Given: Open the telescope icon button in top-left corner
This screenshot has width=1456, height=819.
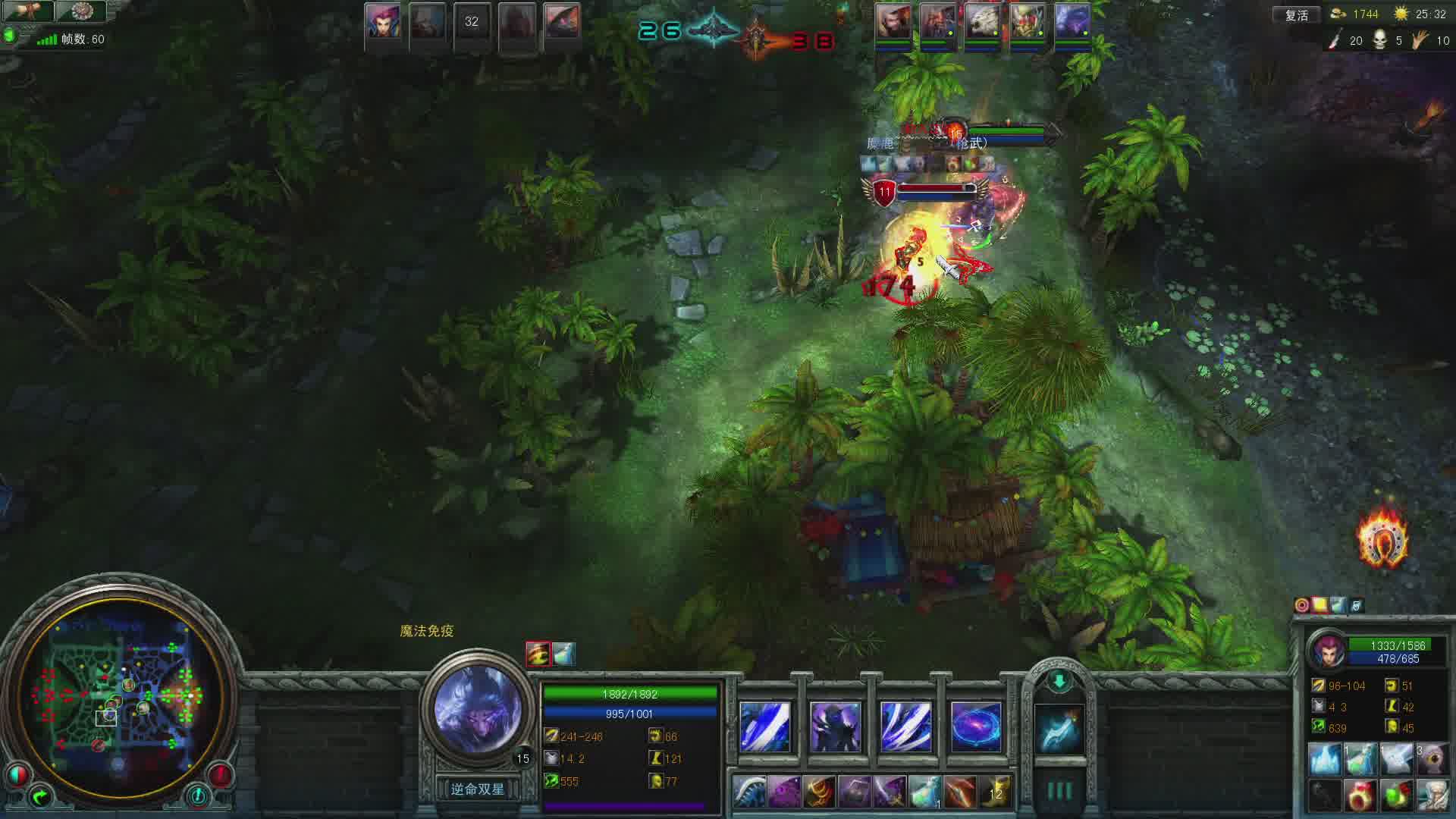Looking at the screenshot, I should (29, 11).
